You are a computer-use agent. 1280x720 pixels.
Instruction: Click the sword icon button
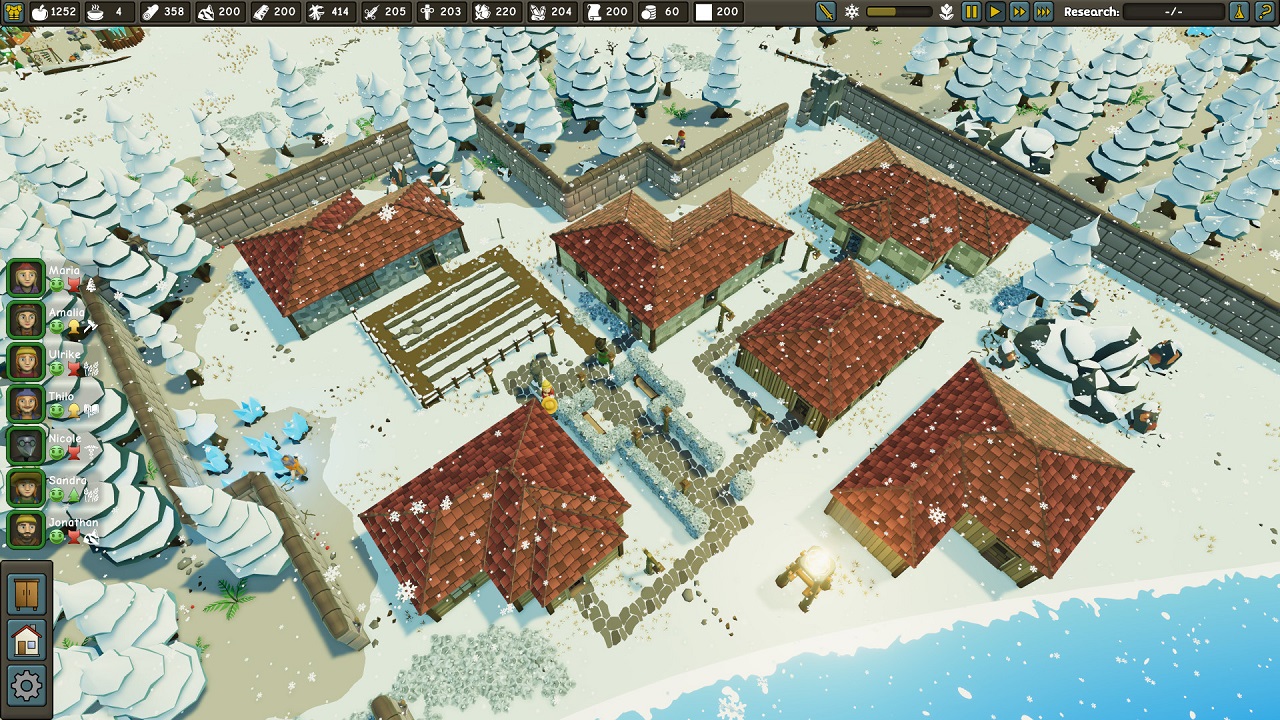[x=825, y=12]
